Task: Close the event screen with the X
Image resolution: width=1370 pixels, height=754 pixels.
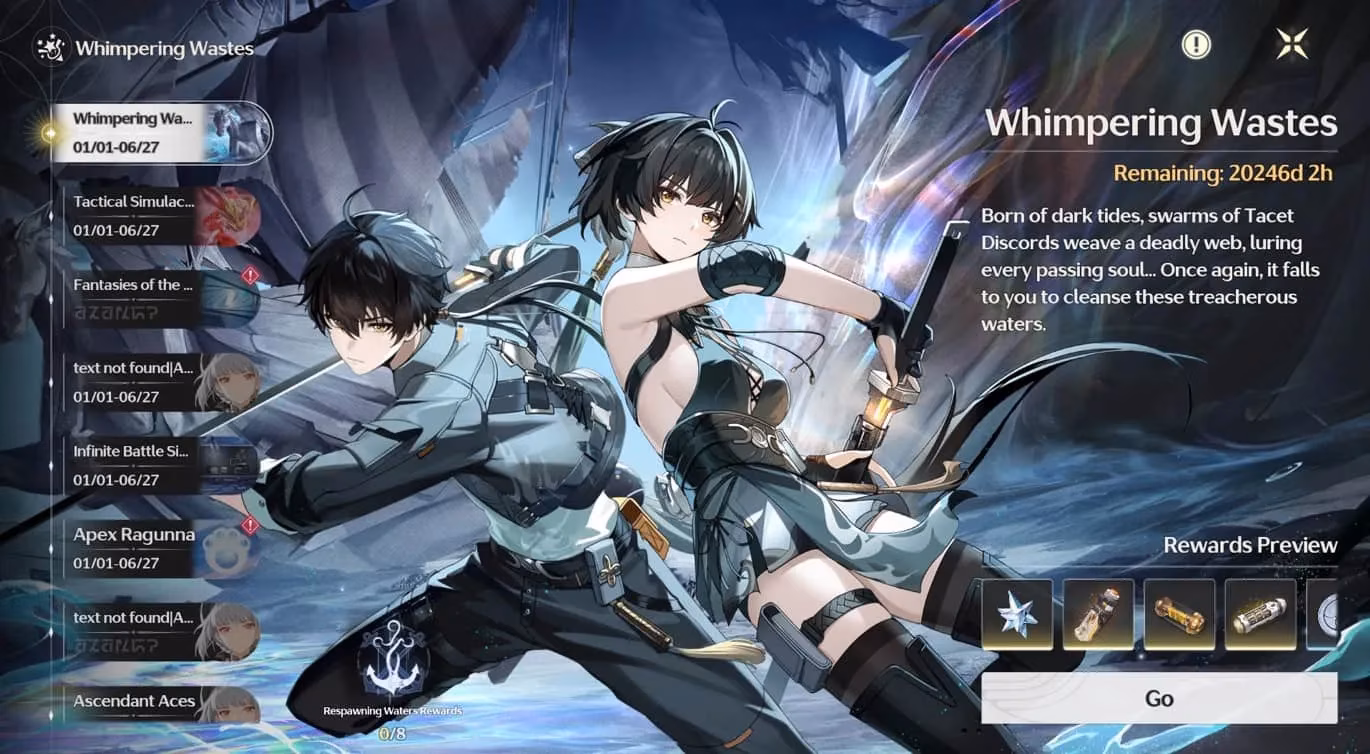Action: pyautogui.click(x=1292, y=44)
